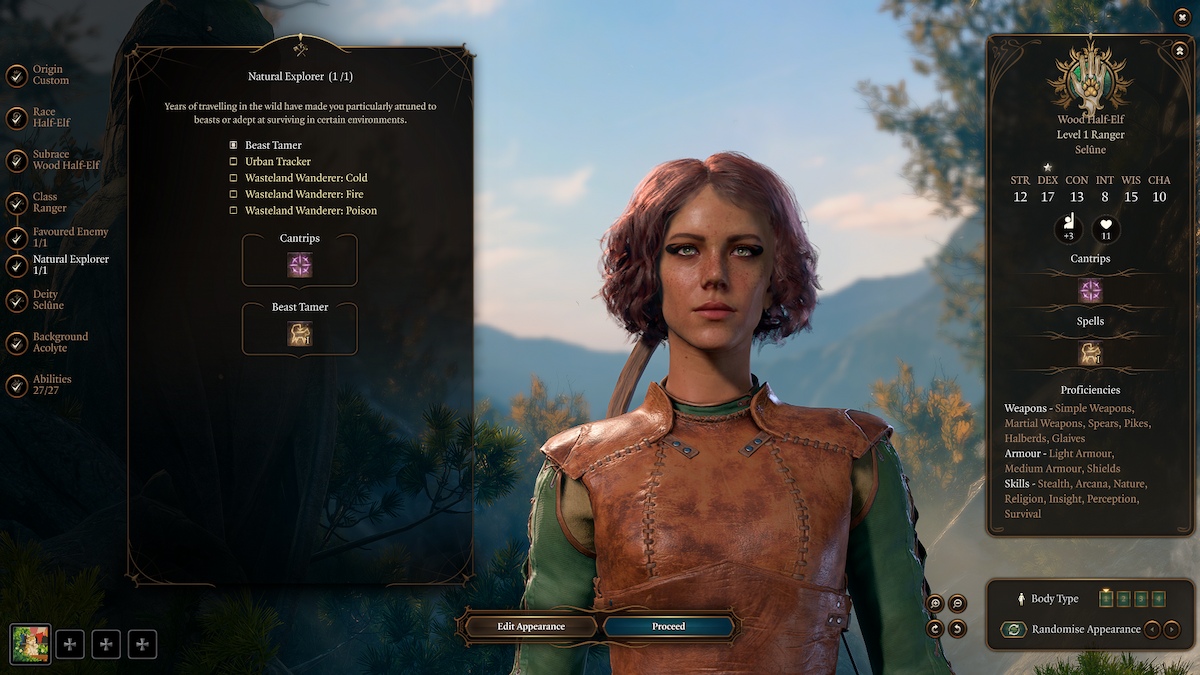The height and width of the screenshot is (675, 1200).
Task: Go to the Race Half-Elf step
Action: [x=44, y=118]
